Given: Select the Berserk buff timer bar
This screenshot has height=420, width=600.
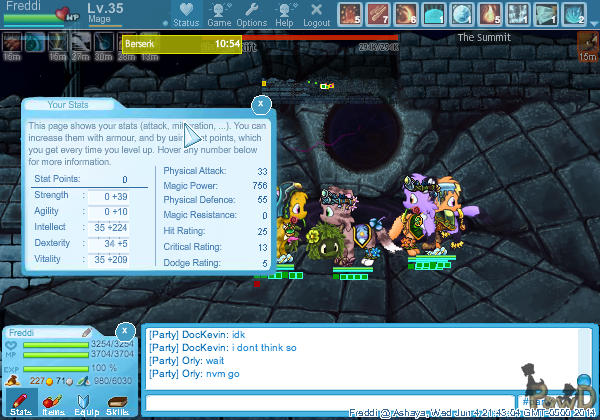Looking at the screenshot, I should click(x=182, y=44).
